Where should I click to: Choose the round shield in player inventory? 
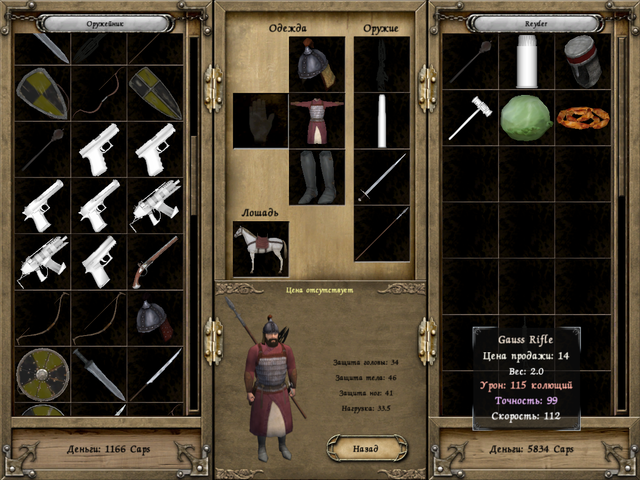pos(42,374)
